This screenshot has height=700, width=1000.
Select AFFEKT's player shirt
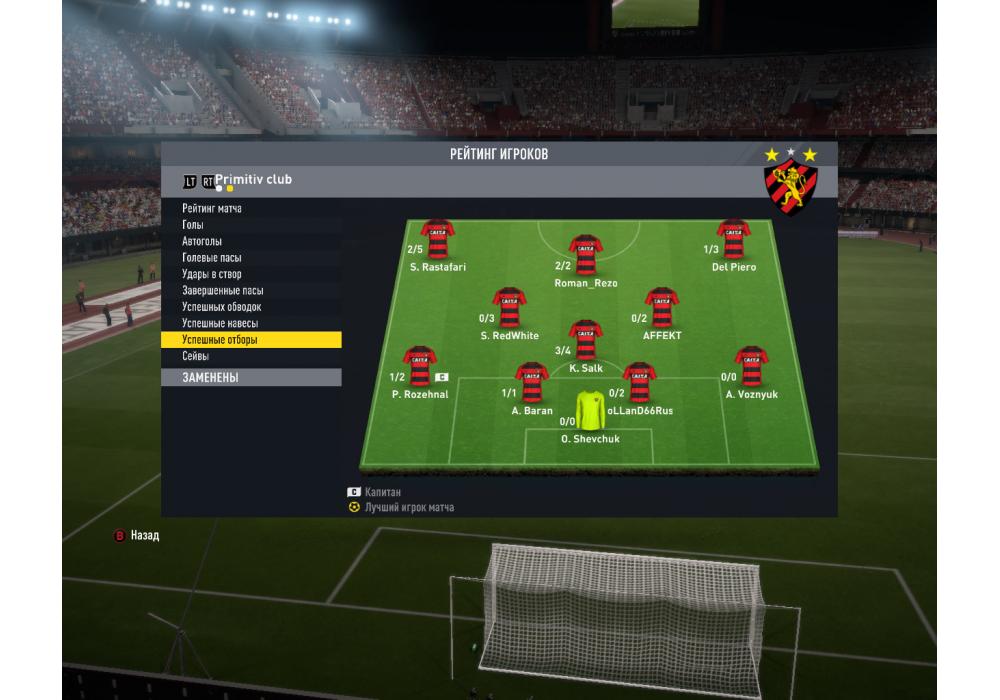661,309
